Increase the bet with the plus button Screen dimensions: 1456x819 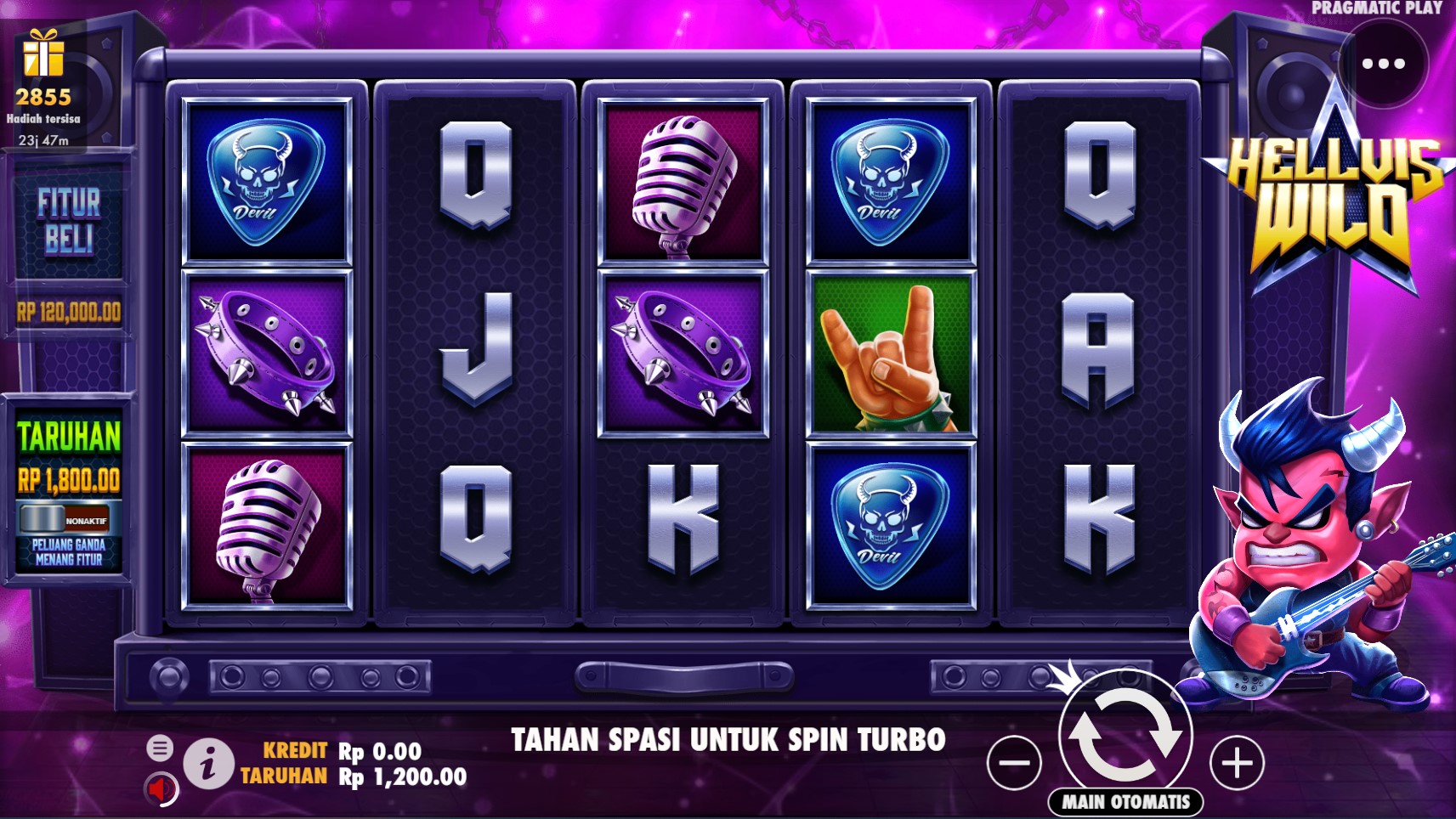1237,762
